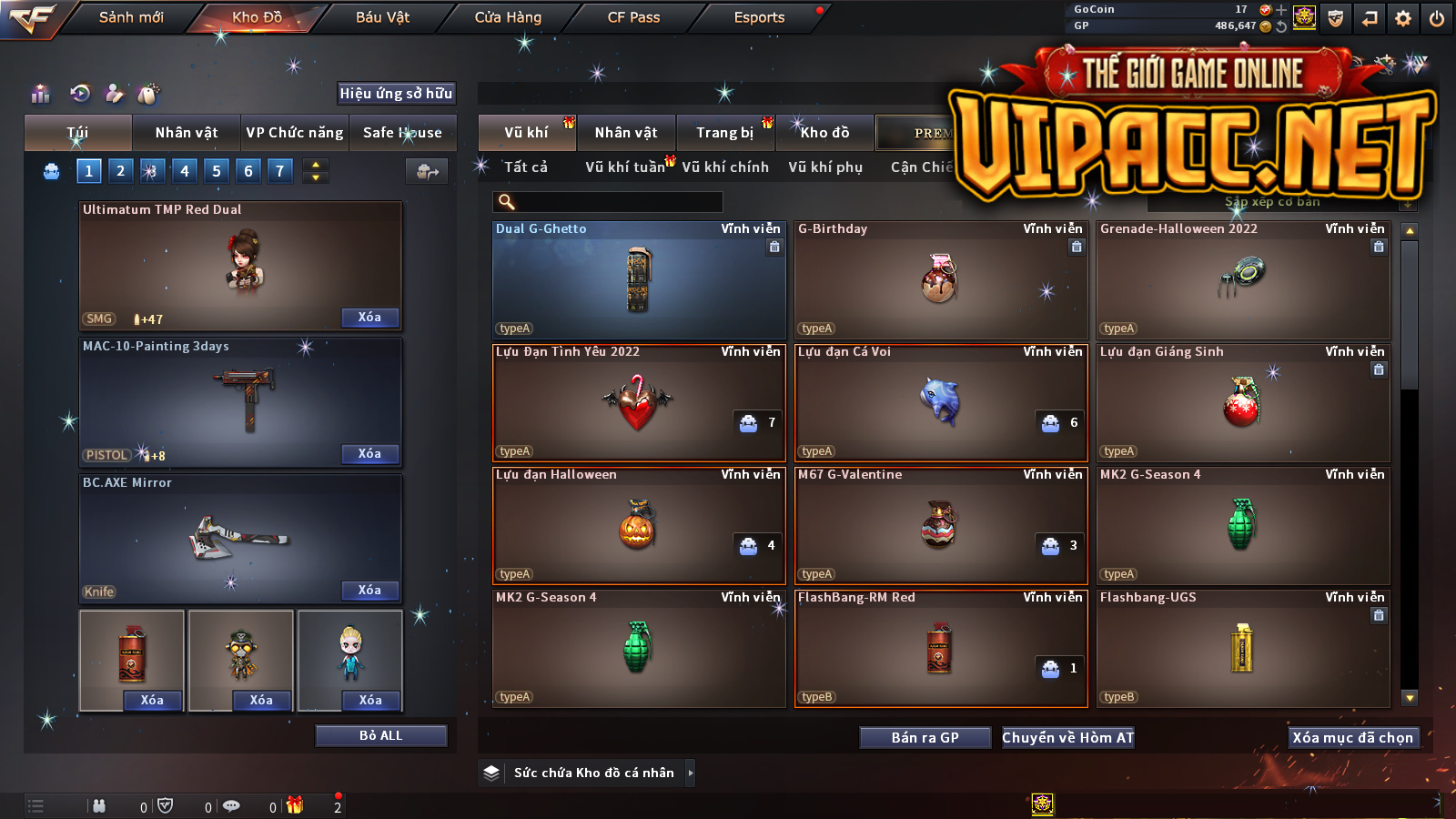The image size is (1456, 819).
Task: Switch to the Cửa Hàng shop tab
Action: point(508,17)
